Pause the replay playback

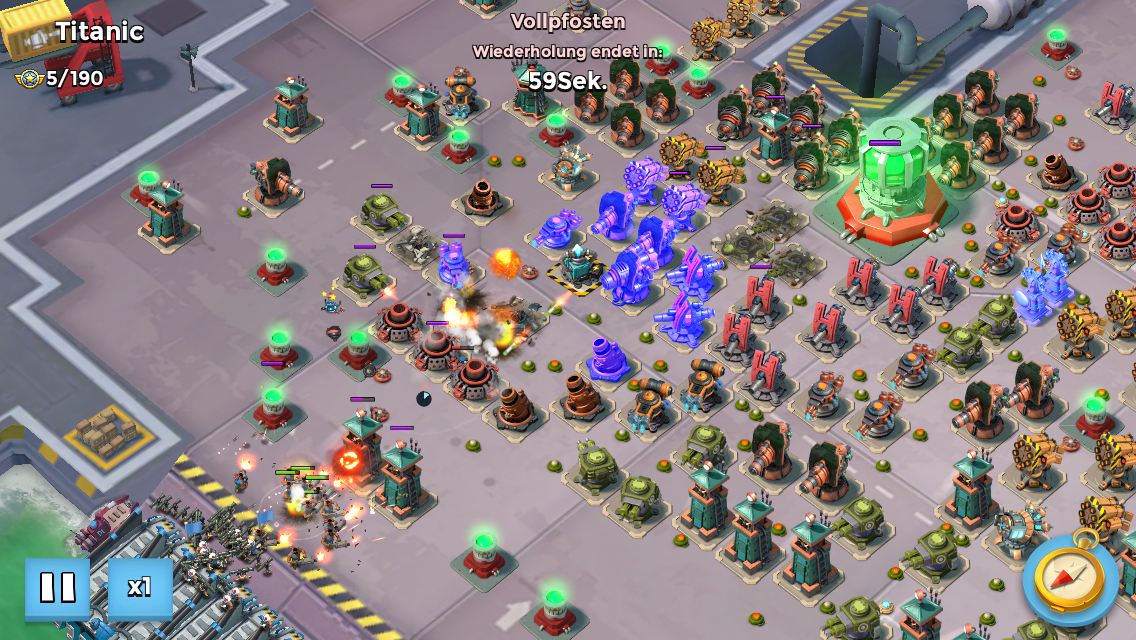(57, 588)
